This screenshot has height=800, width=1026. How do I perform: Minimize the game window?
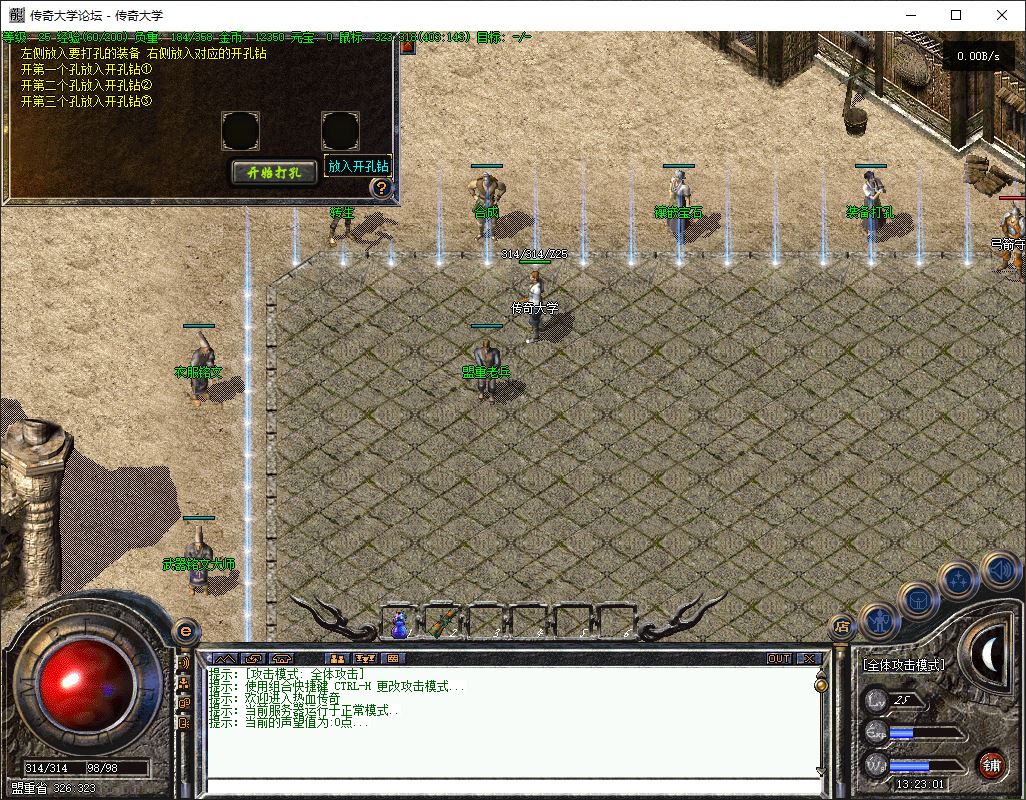pyautogui.click(x=909, y=15)
